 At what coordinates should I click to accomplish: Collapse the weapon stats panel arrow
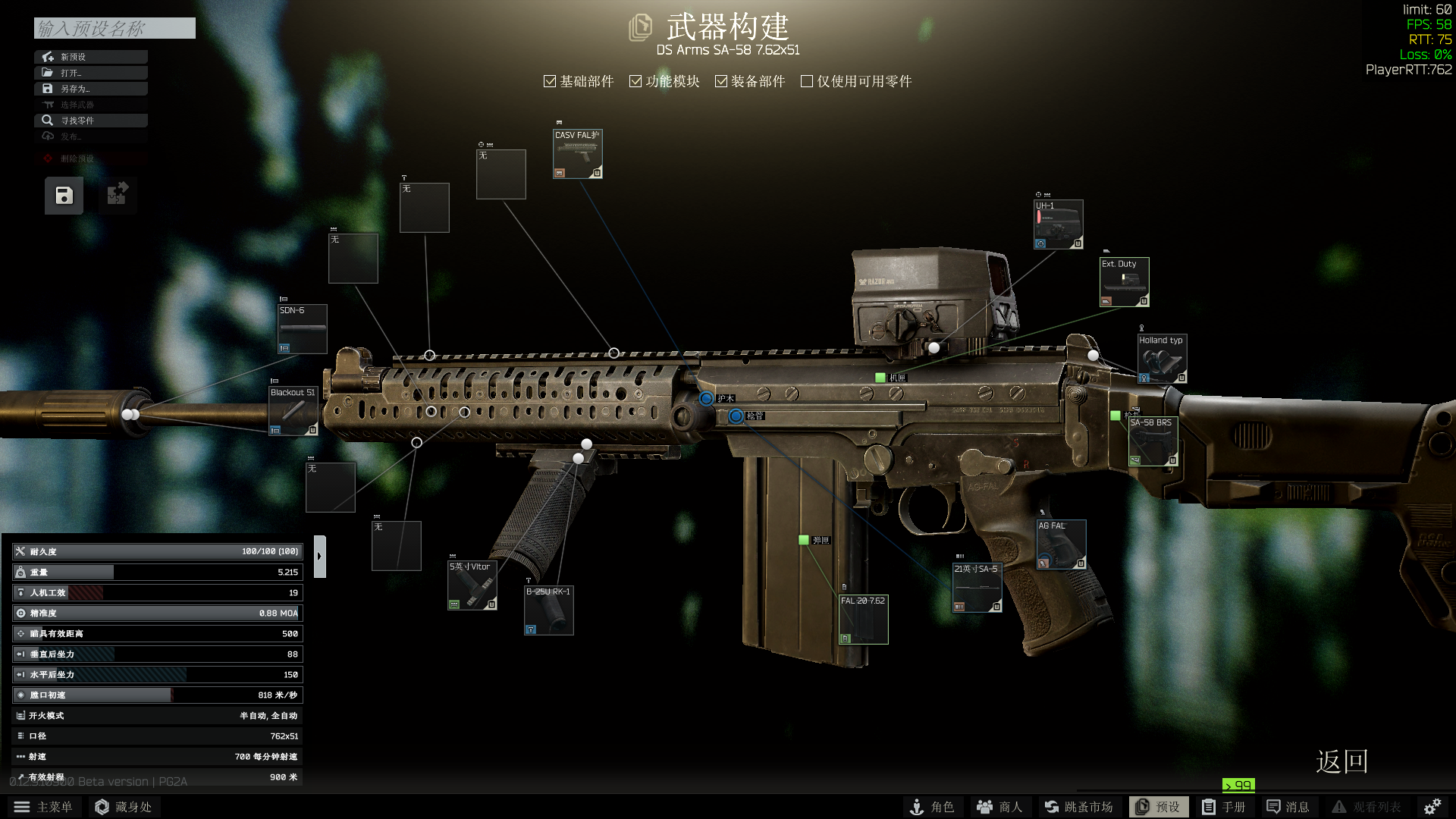[319, 557]
